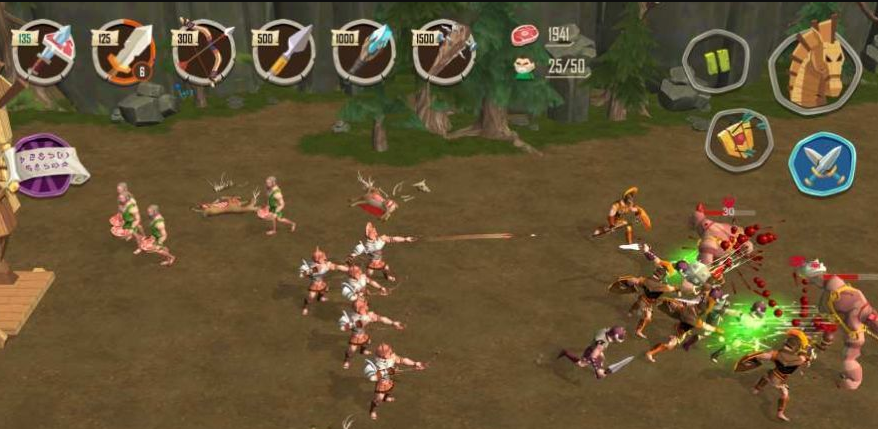Select the 135-cost red axe unit
The height and width of the screenshot is (429, 878).
point(44,51)
